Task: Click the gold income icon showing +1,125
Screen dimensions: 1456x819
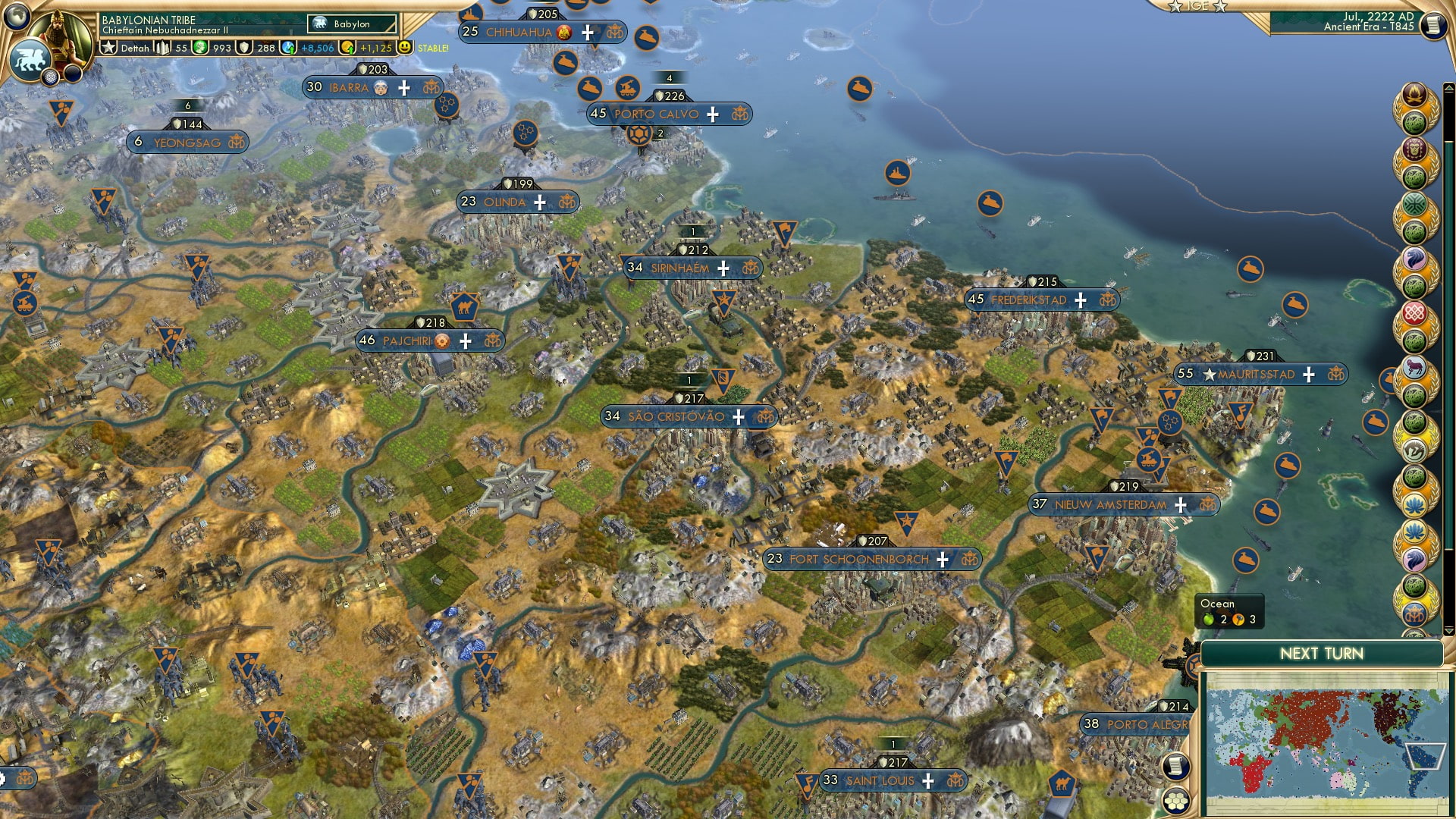Action: pyautogui.click(x=347, y=48)
